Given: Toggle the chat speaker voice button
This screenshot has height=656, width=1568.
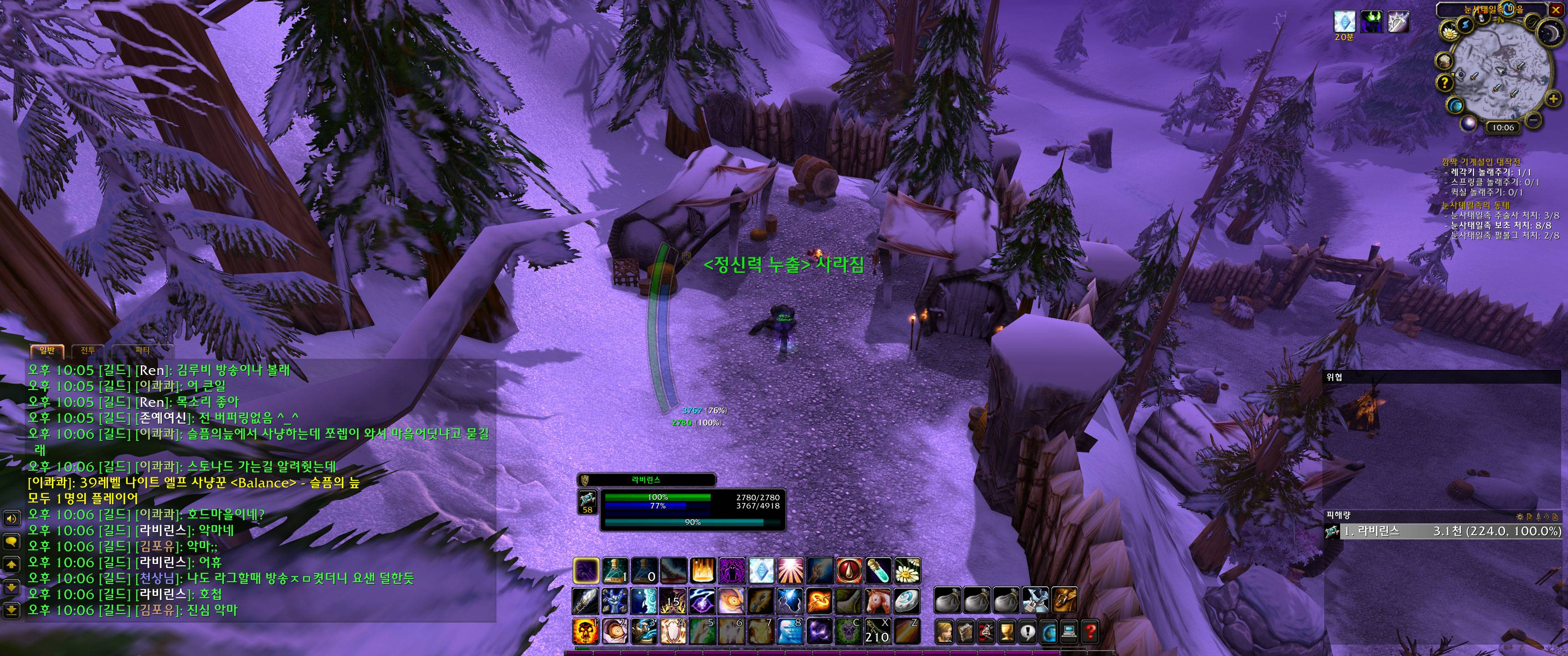Looking at the screenshot, I should [x=11, y=518].
